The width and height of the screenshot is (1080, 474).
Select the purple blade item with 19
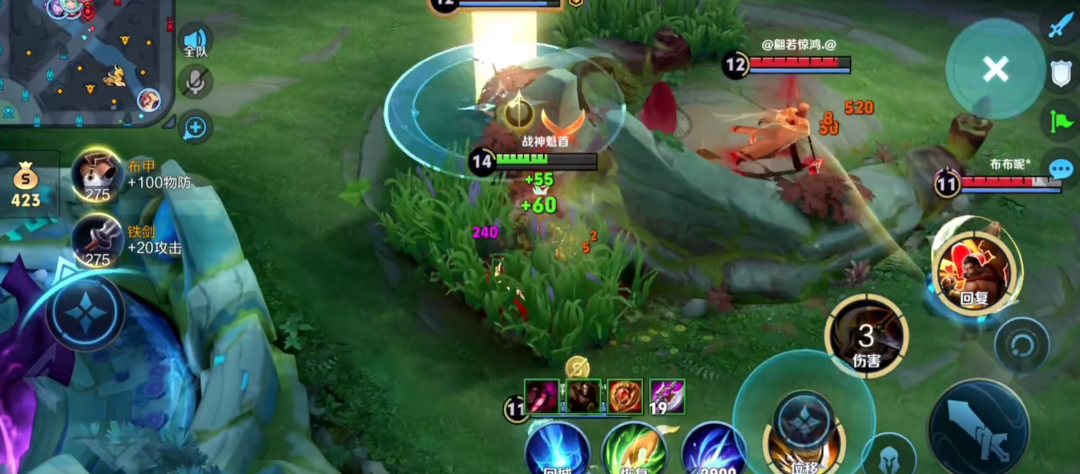pyautogui.click(x=666, y=396)
